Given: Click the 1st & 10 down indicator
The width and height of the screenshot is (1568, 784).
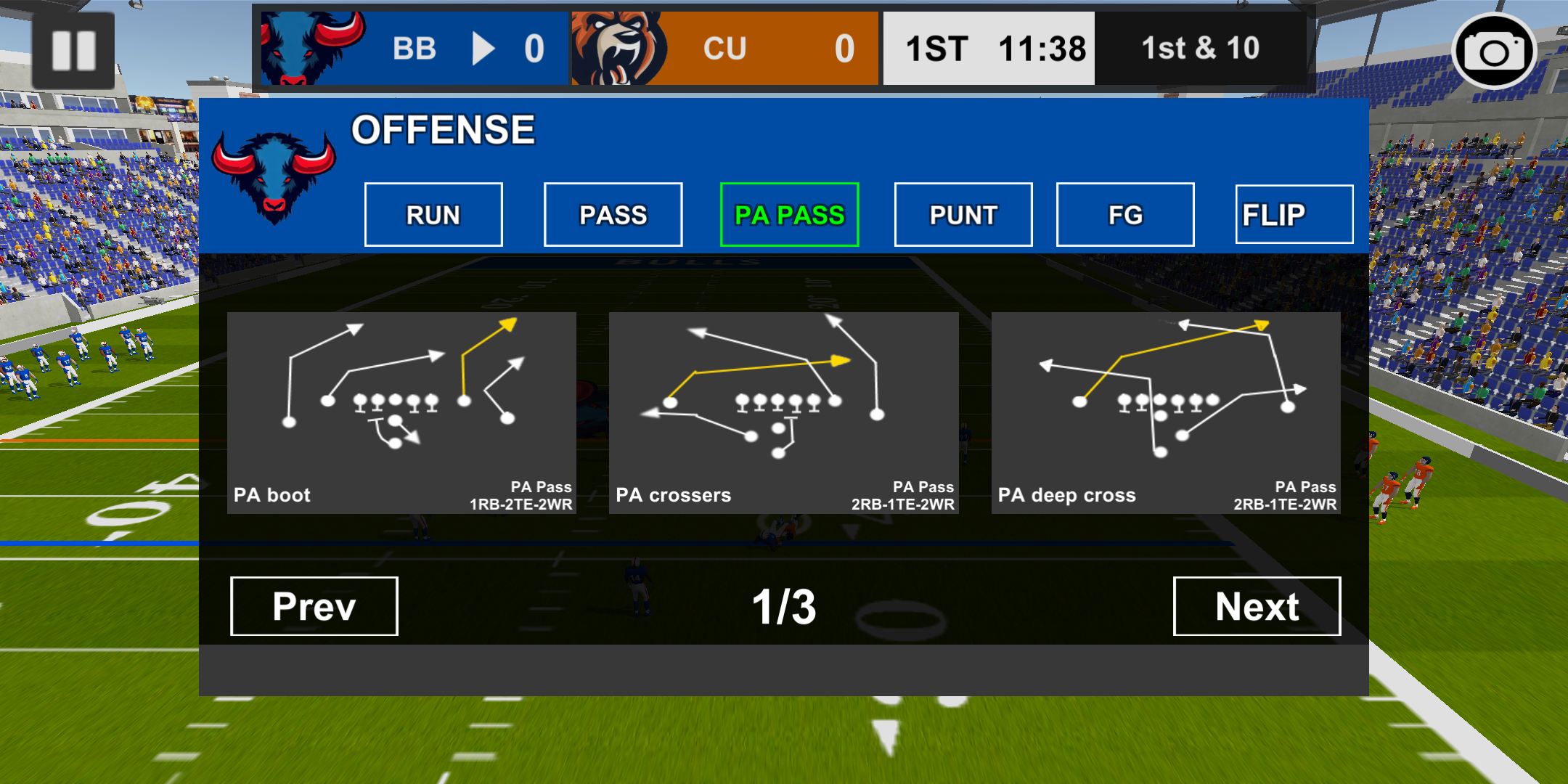Looking at the screenshot, I should 1201,48.
